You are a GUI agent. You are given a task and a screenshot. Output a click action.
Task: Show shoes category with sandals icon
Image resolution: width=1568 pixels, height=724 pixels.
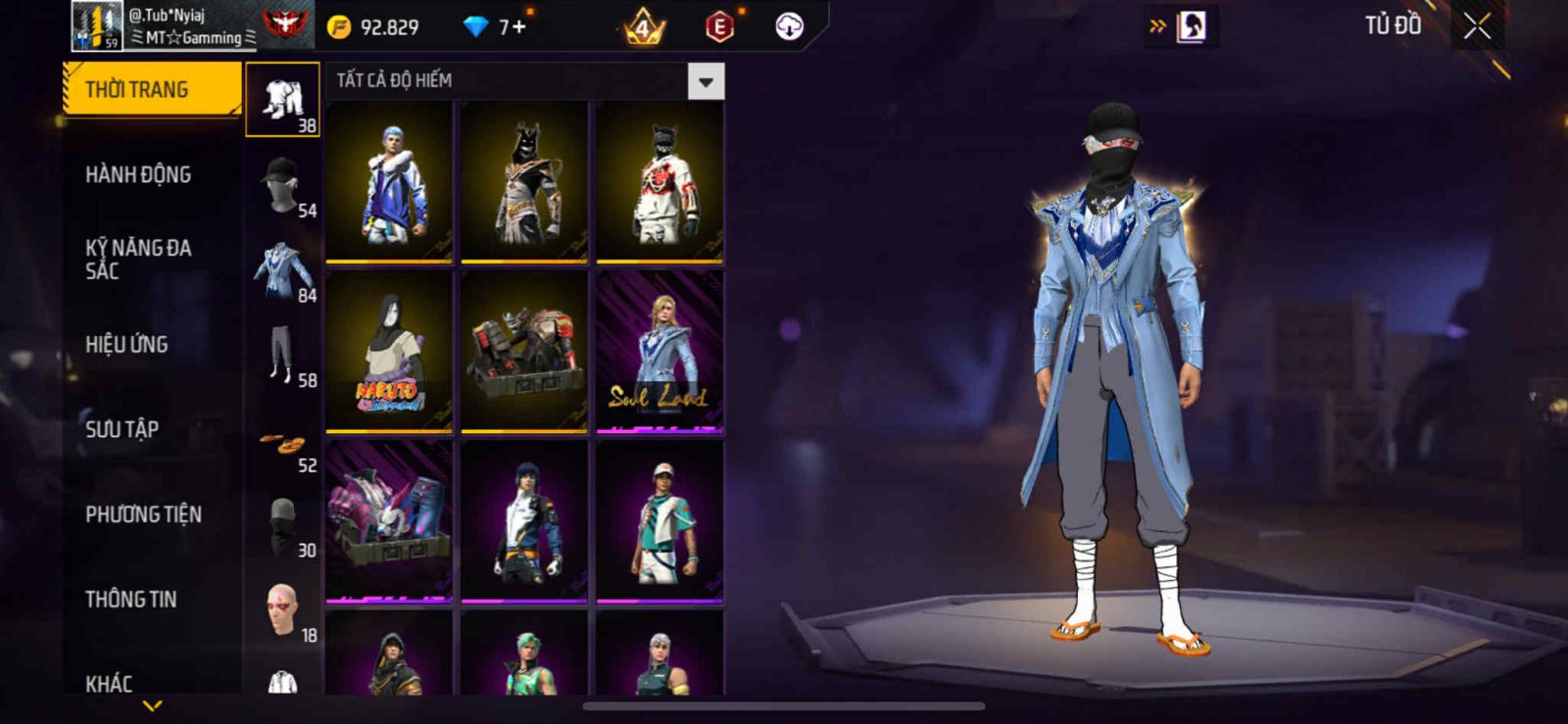[x=282, y=445]
